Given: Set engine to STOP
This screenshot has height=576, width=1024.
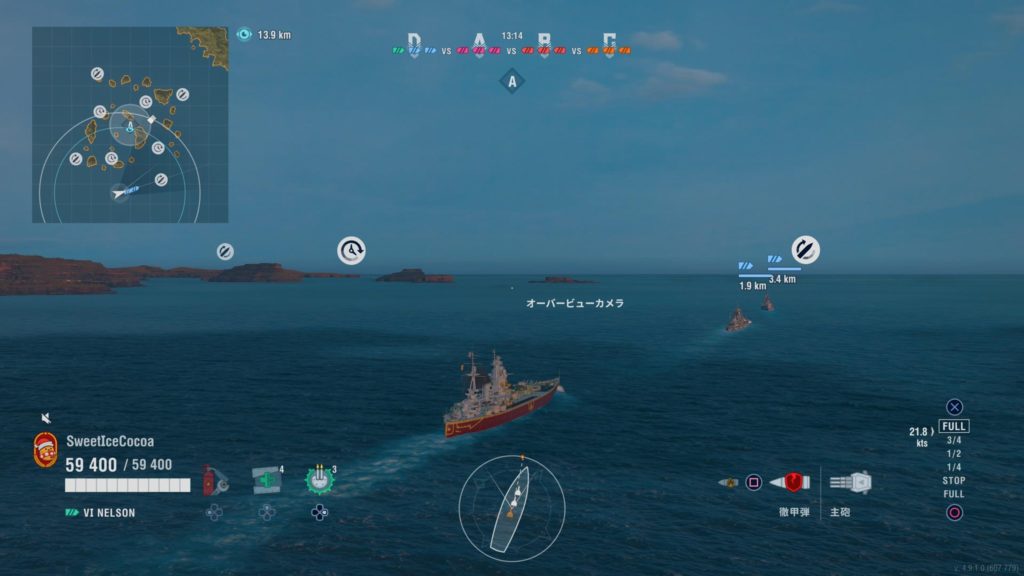Looking at the screenshot, I should point(954,481).
